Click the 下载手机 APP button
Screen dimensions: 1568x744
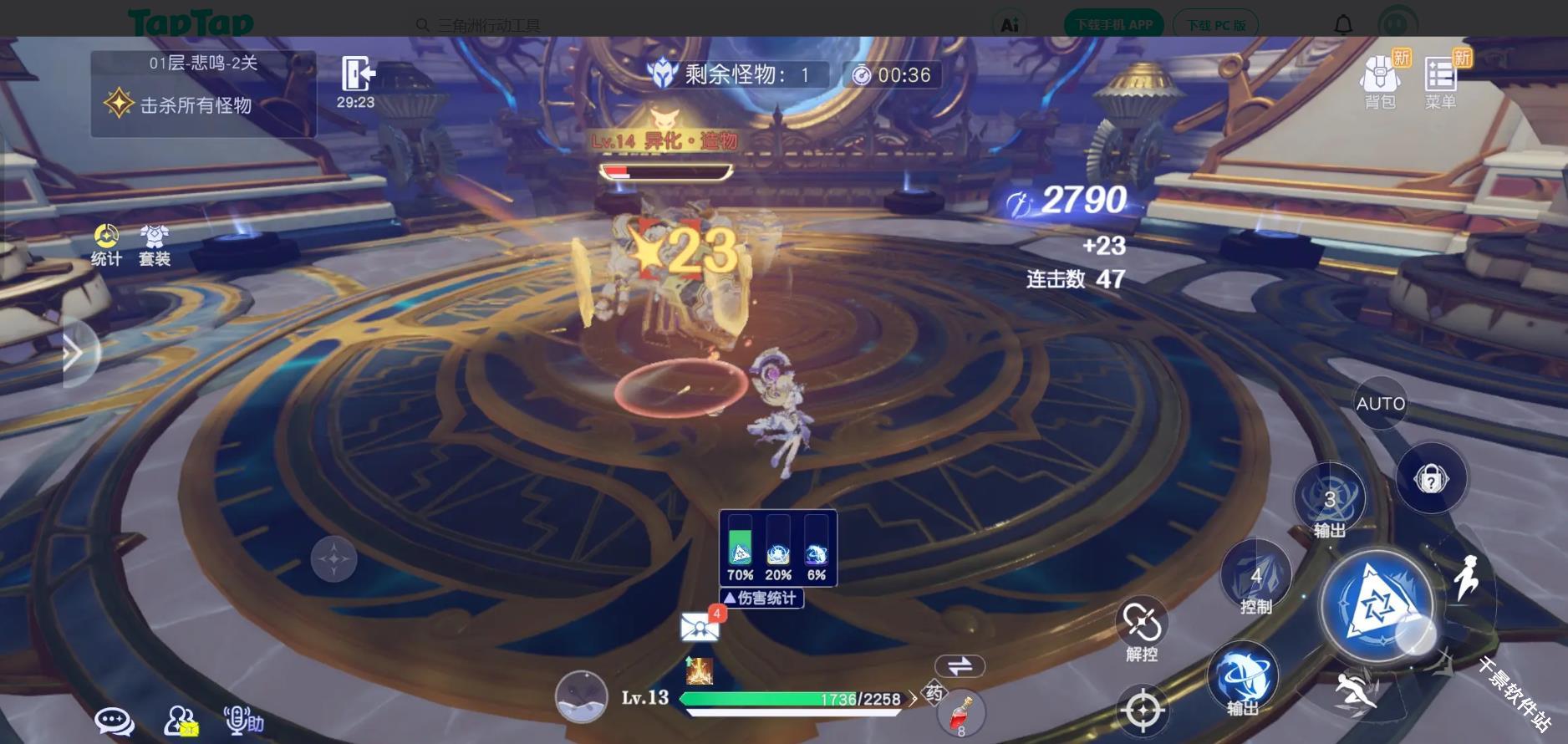tap(1112, 24)
